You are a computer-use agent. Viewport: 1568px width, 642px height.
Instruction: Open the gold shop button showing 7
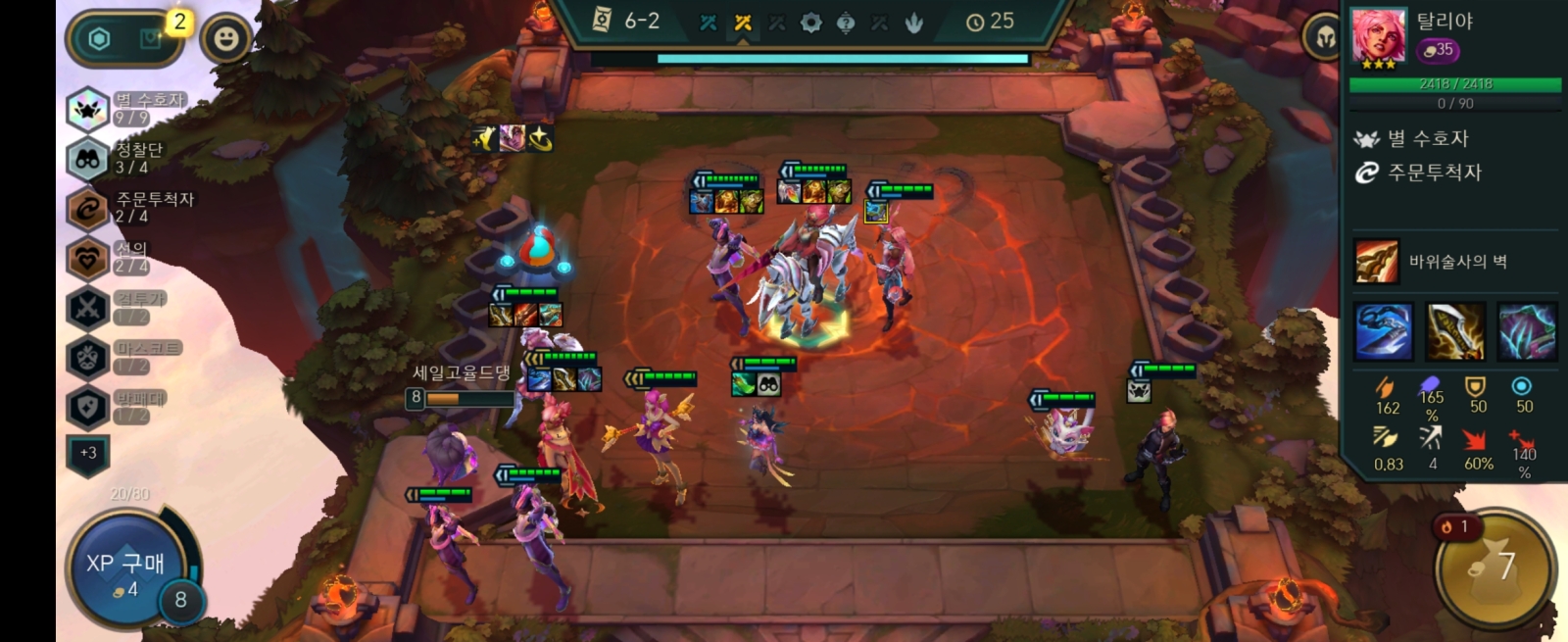pos(1494,567)
